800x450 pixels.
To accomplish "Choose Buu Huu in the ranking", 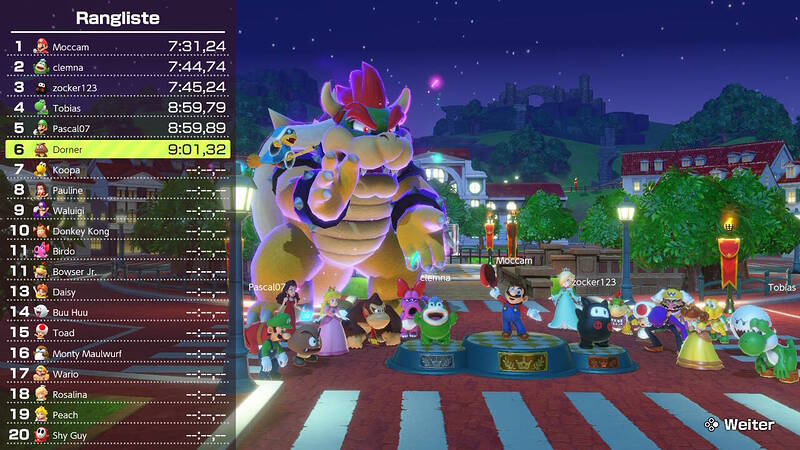I will click(x=118, y=312).
